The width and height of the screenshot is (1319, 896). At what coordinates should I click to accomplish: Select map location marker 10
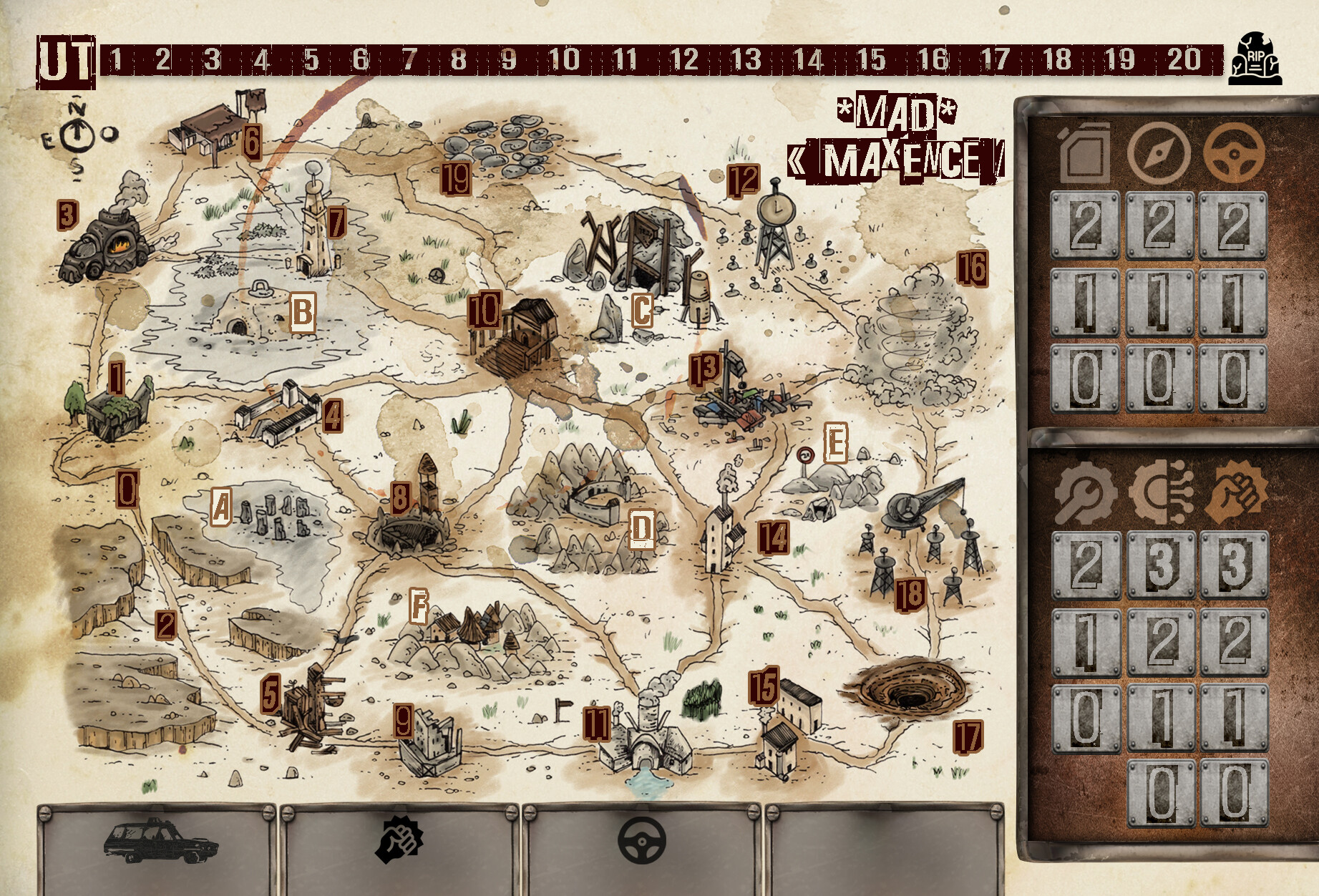485,311
